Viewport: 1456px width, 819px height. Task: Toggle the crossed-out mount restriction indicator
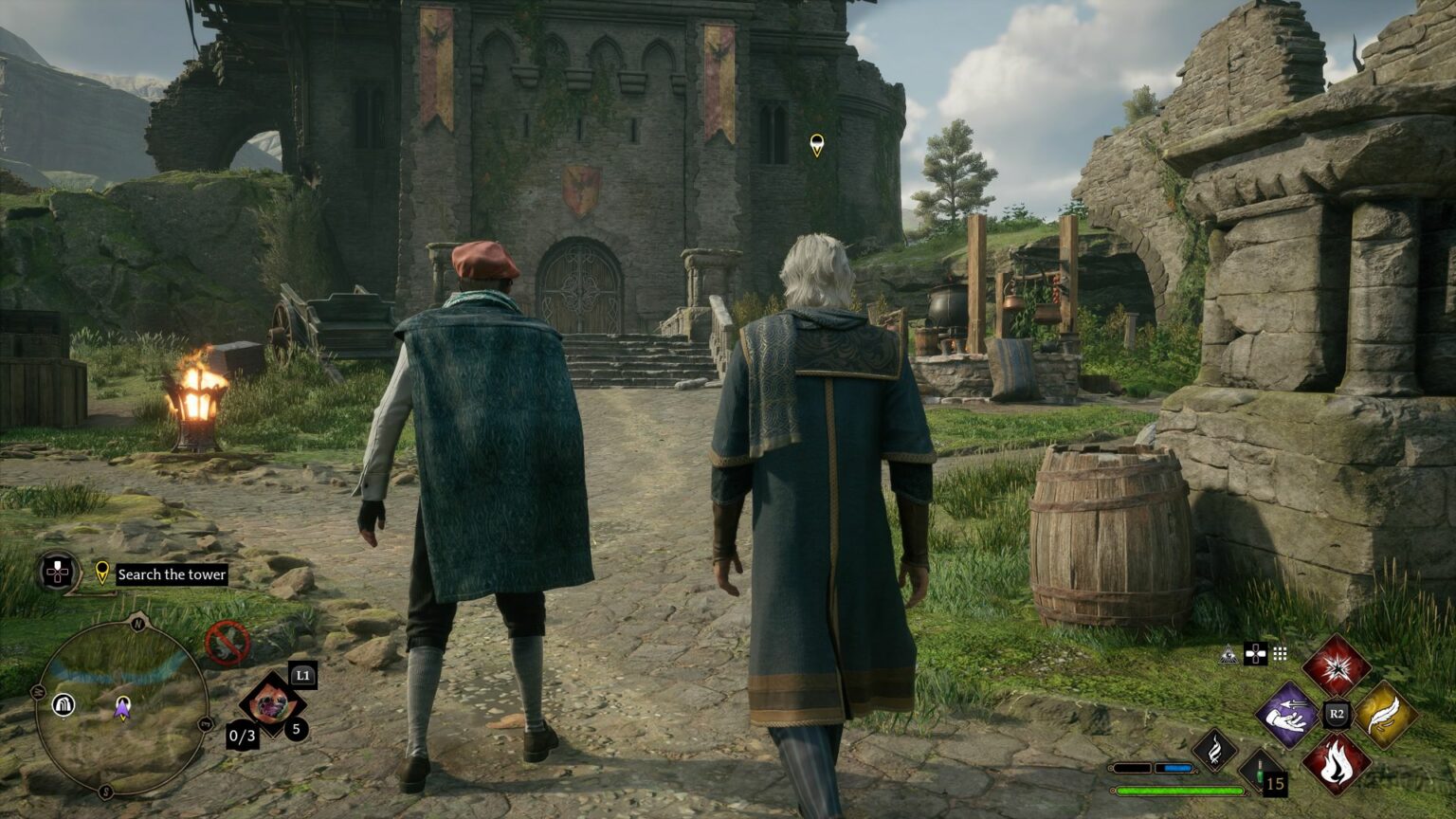228,641
